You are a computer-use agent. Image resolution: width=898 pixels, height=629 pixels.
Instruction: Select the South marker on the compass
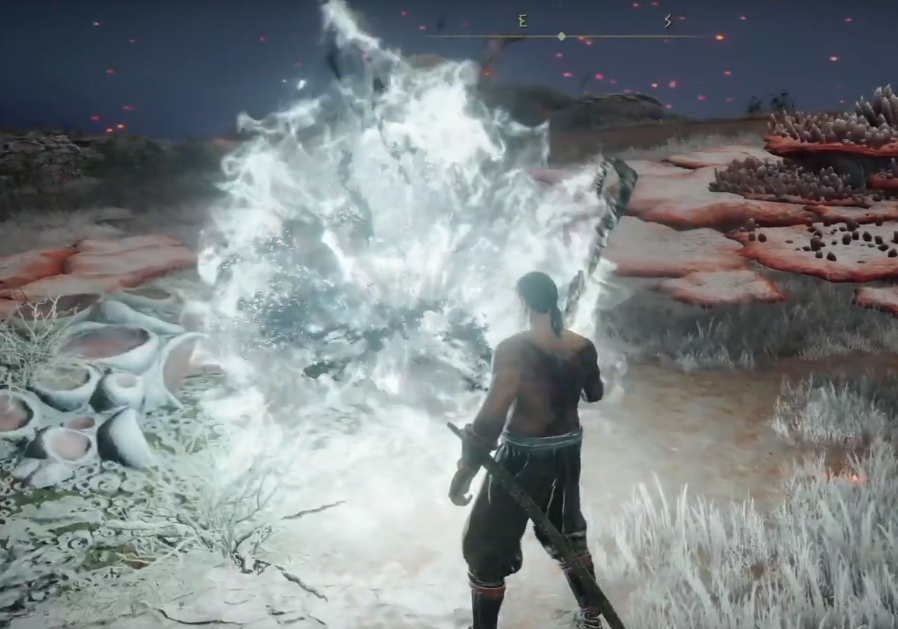pyautogui.click(x=667, y=20)
